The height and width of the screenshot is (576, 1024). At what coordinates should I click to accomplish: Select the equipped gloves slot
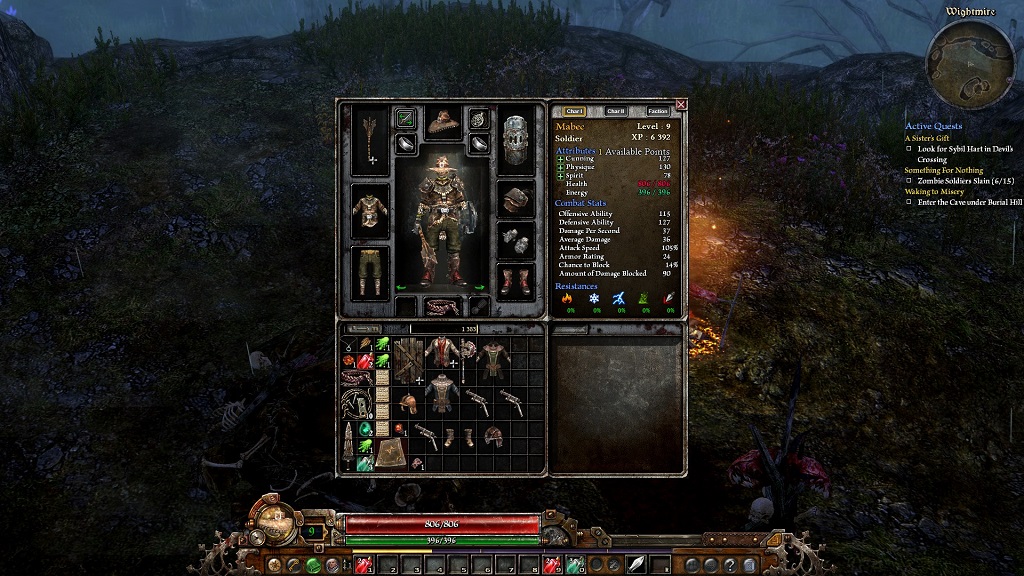pyautogui.click(x=516, y=240)
